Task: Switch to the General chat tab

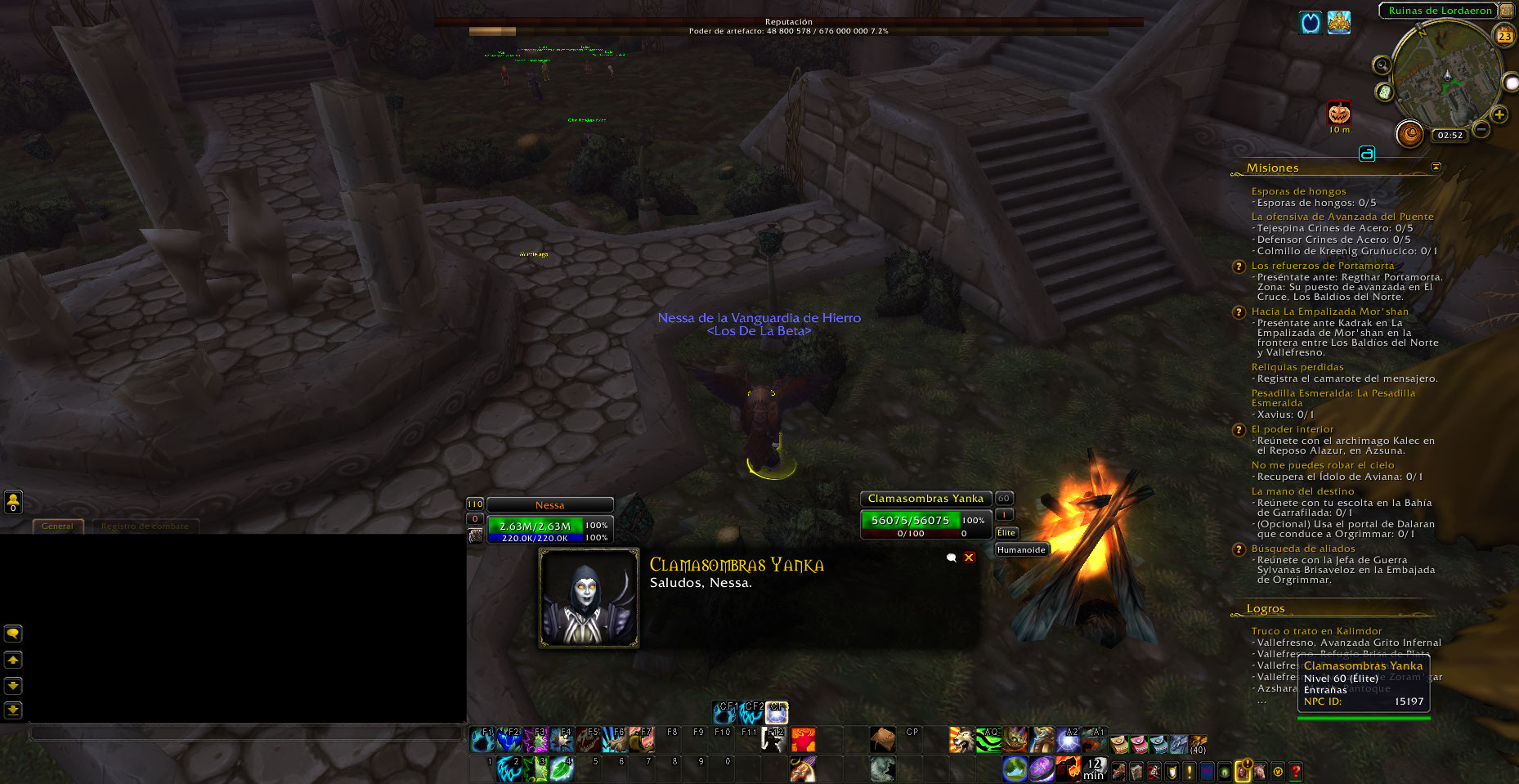Action: (58, 526)
